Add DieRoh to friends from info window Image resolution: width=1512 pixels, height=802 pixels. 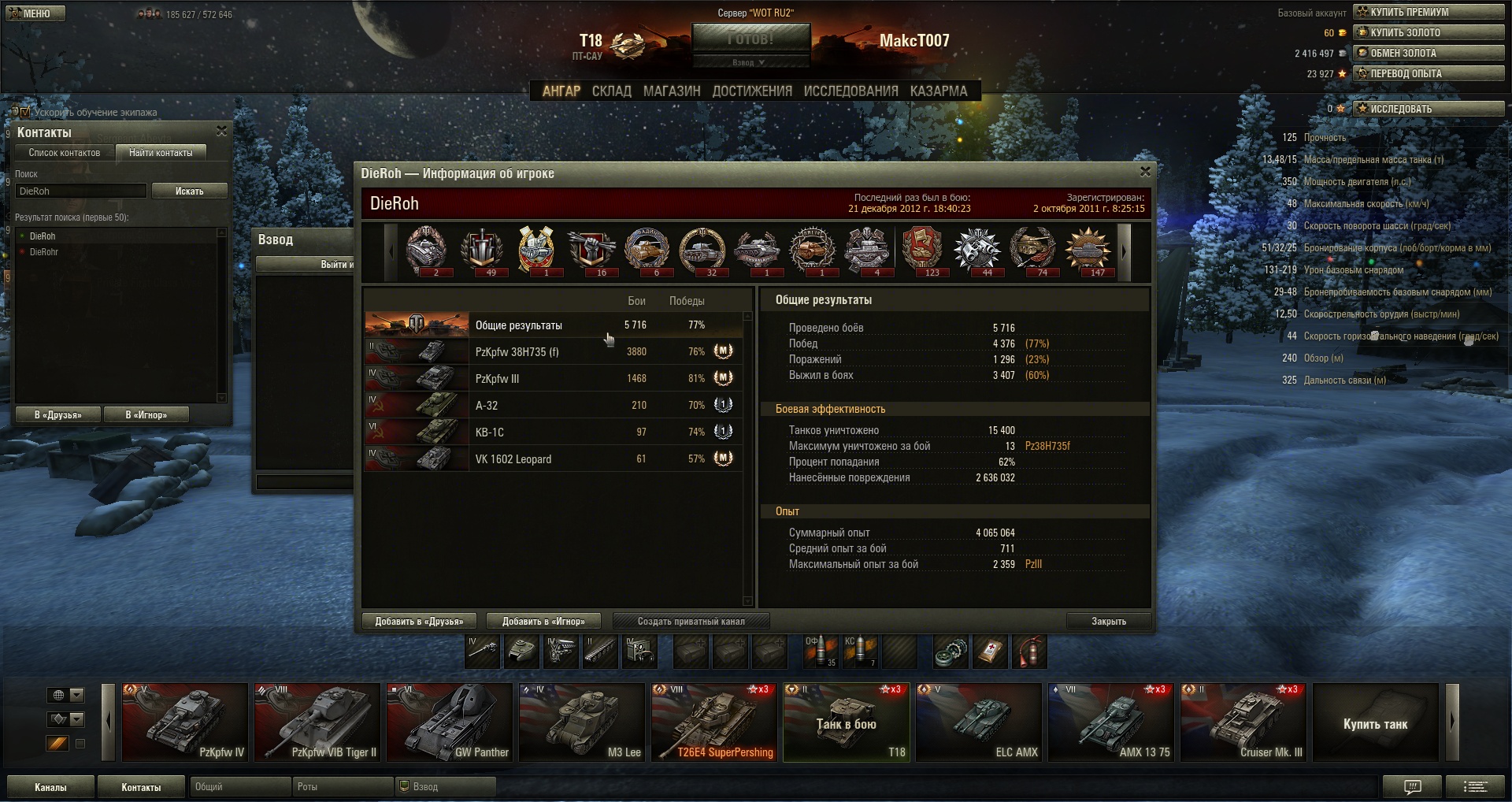[419, 622]
